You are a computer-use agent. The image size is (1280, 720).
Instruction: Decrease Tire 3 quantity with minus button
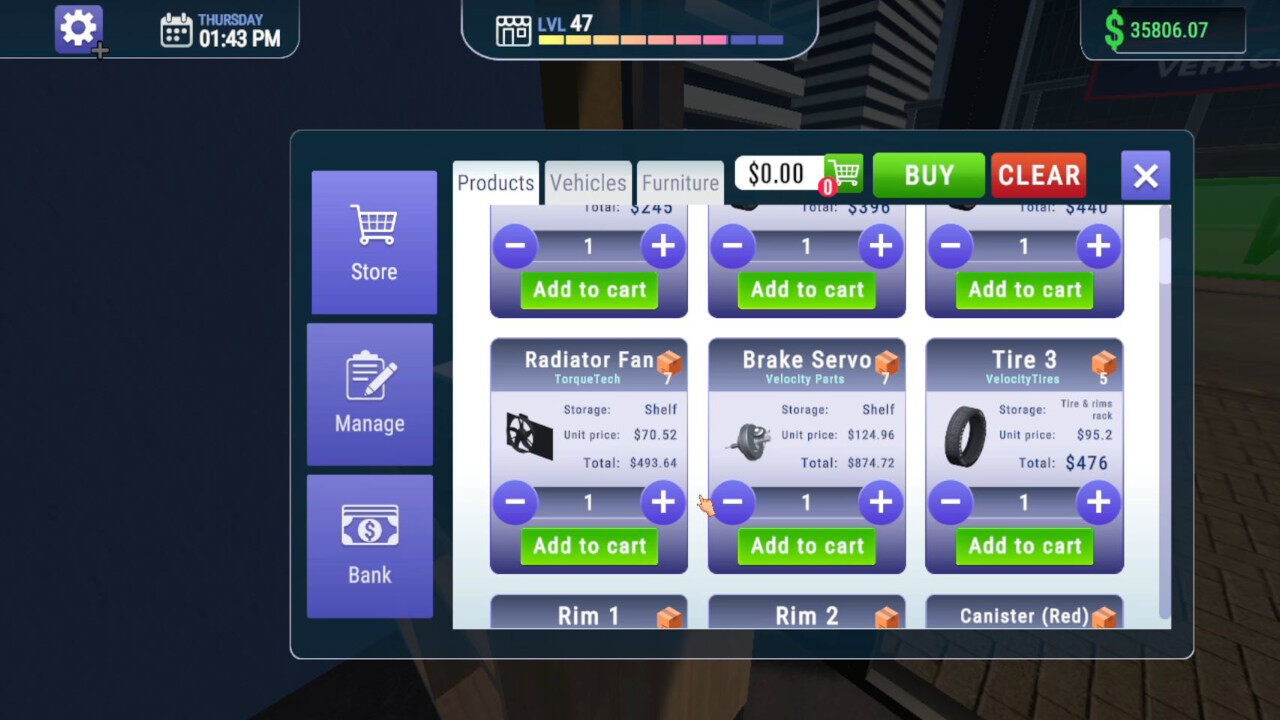pyautogui.click(x=950, y=503)
